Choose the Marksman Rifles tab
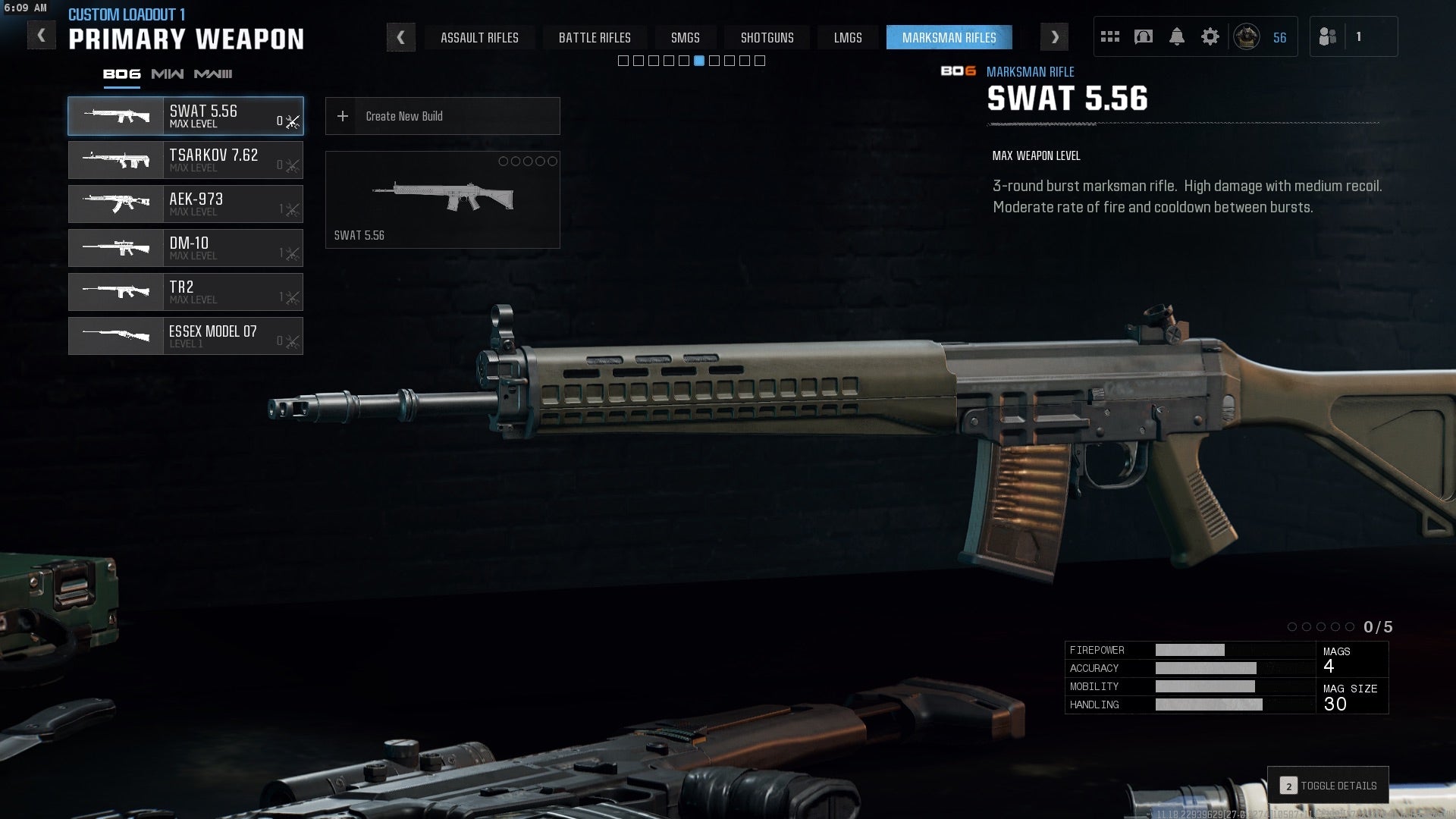The width and height of the screenshot is (1456, 819). [949, 37]
